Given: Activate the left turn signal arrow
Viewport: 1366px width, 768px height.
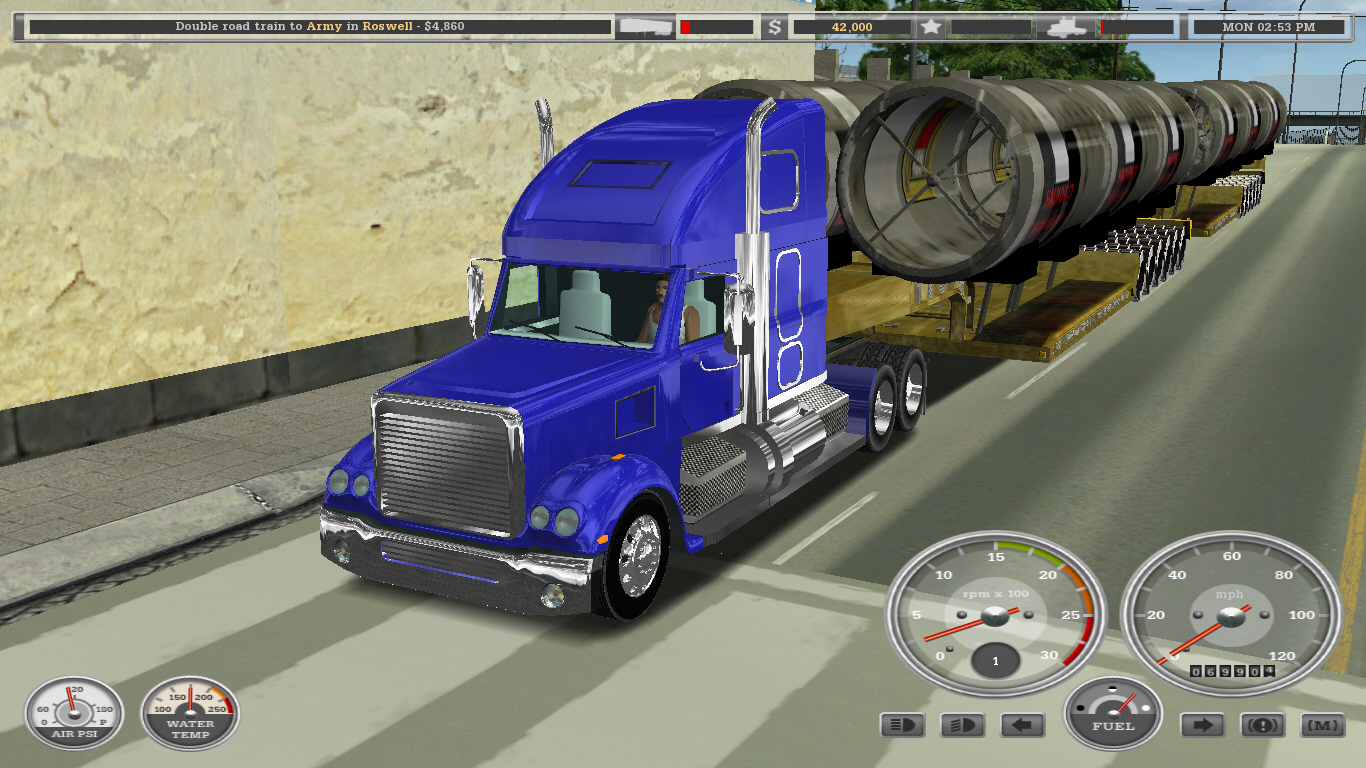Looking at the screenshot, I should click(x=1022, y=725).
